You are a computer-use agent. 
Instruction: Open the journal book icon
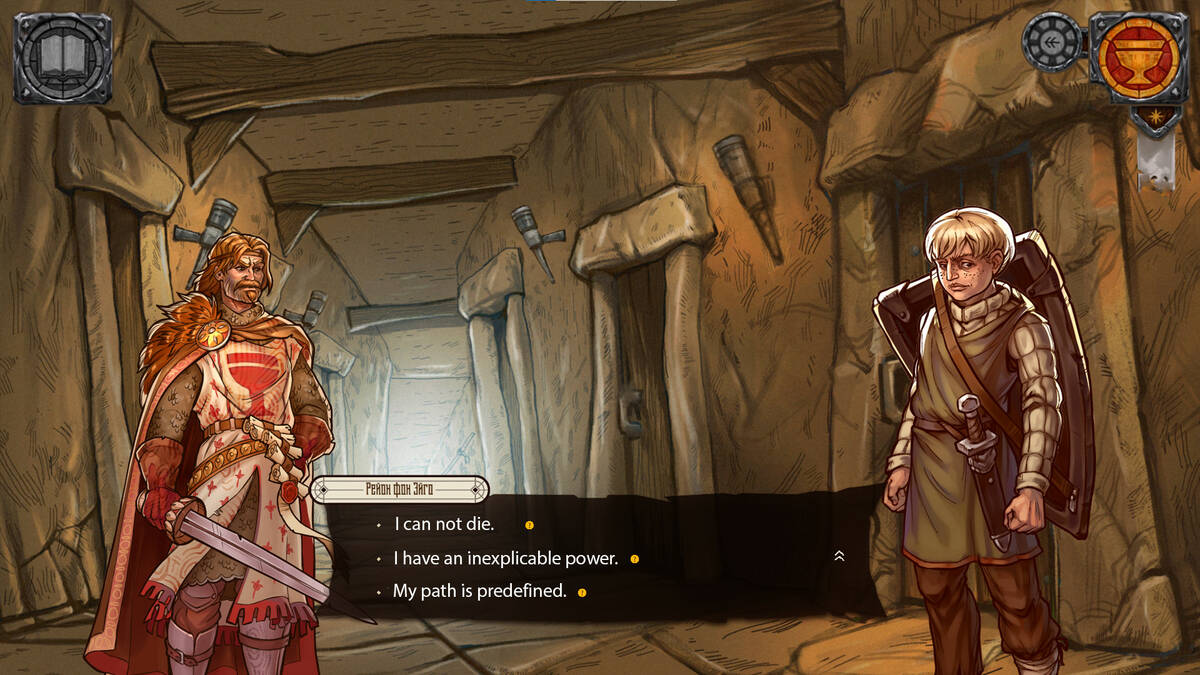tap(62, 57)
